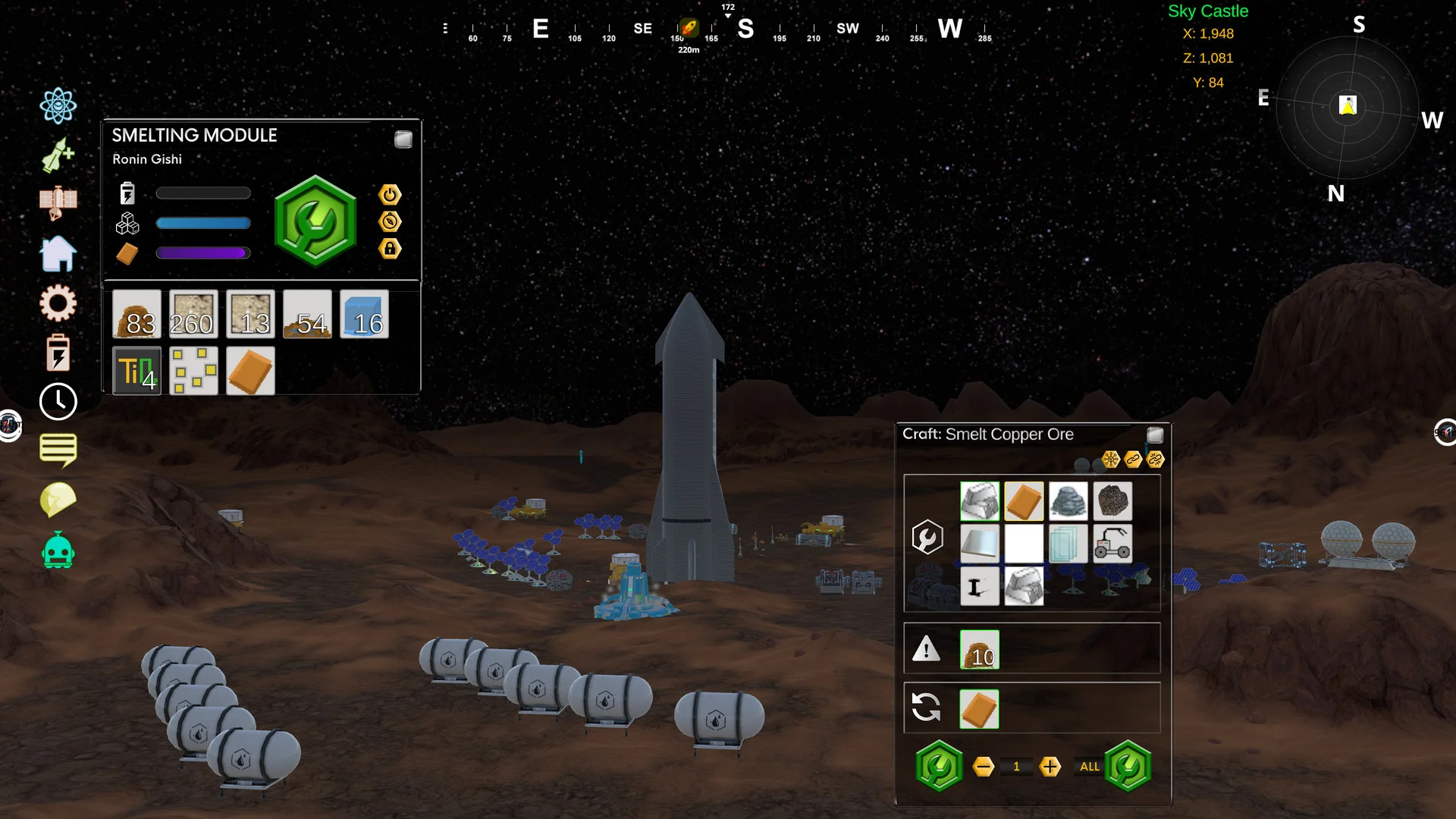The width and height of the screenshot is (1456, 819).
Task: Select the copper ore stack of 83
Action: coord(136,314)
